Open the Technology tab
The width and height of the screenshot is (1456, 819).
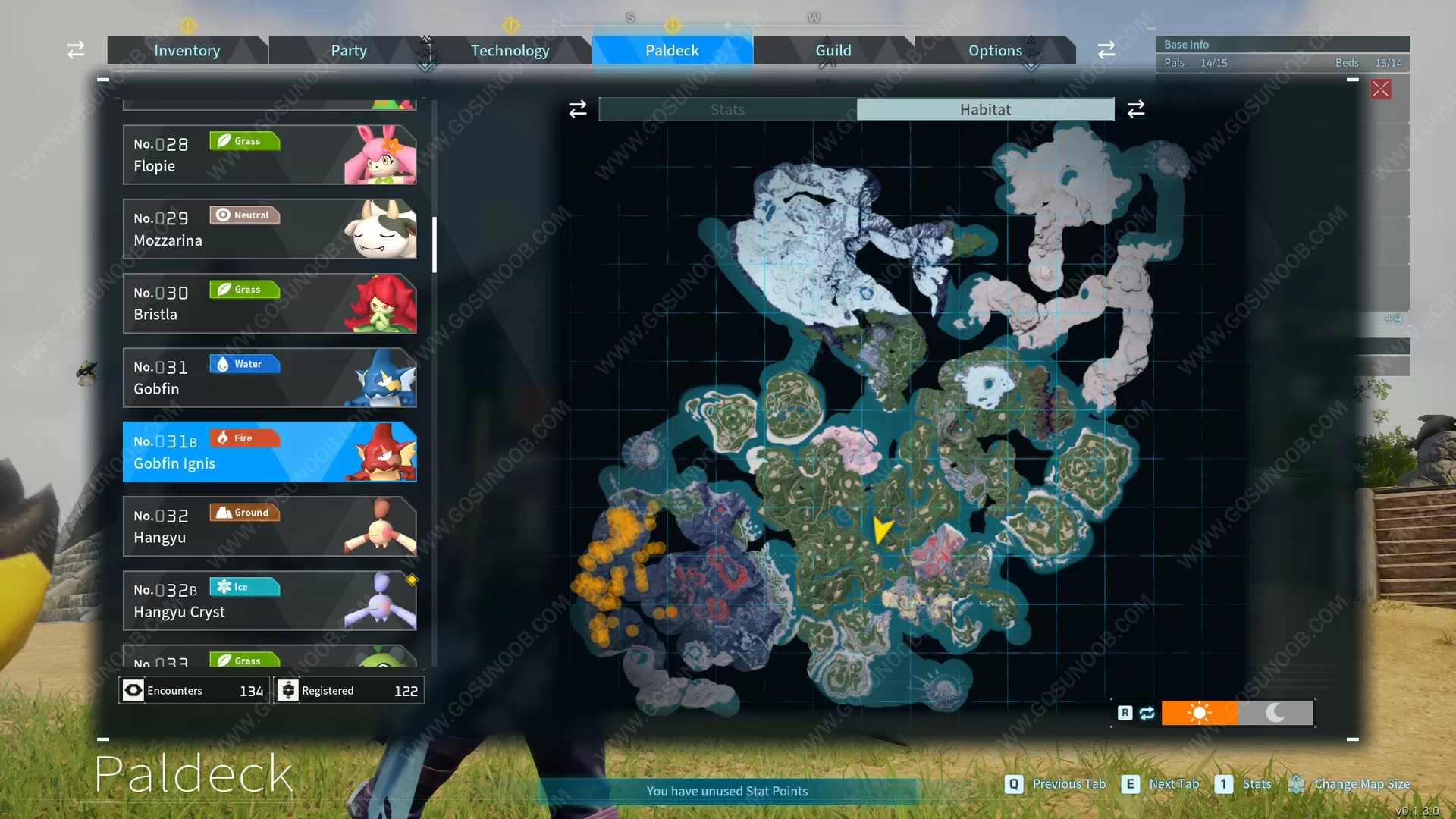point(510,50)
